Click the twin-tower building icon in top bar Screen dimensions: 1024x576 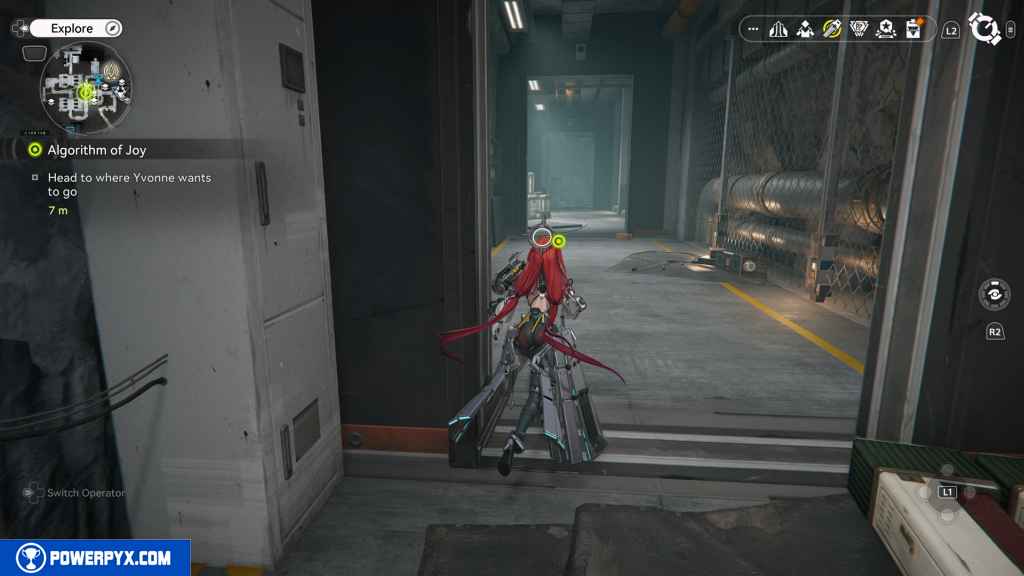pyautogui.click(x=779, y=29)
